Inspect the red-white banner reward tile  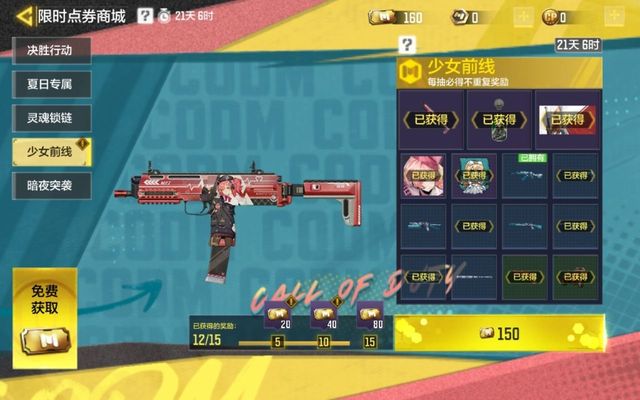pyautogui.click(x=567, y=119)
